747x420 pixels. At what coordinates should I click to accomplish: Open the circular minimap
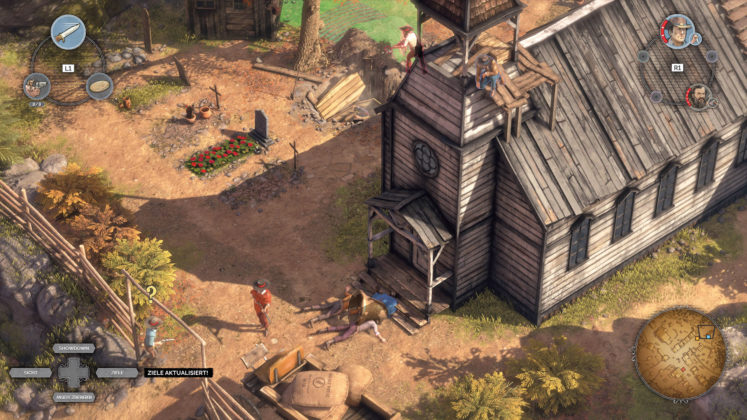tap(680, 353)
